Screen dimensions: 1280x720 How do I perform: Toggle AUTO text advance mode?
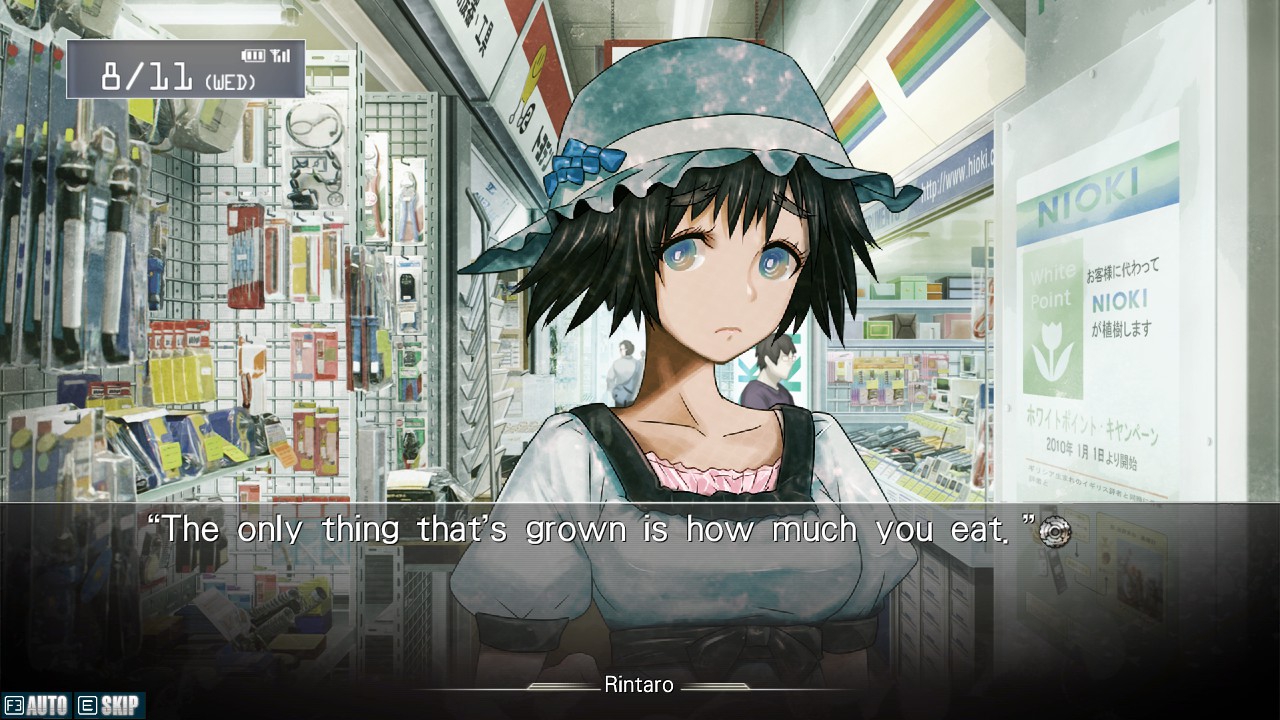[x=37, y=706]
